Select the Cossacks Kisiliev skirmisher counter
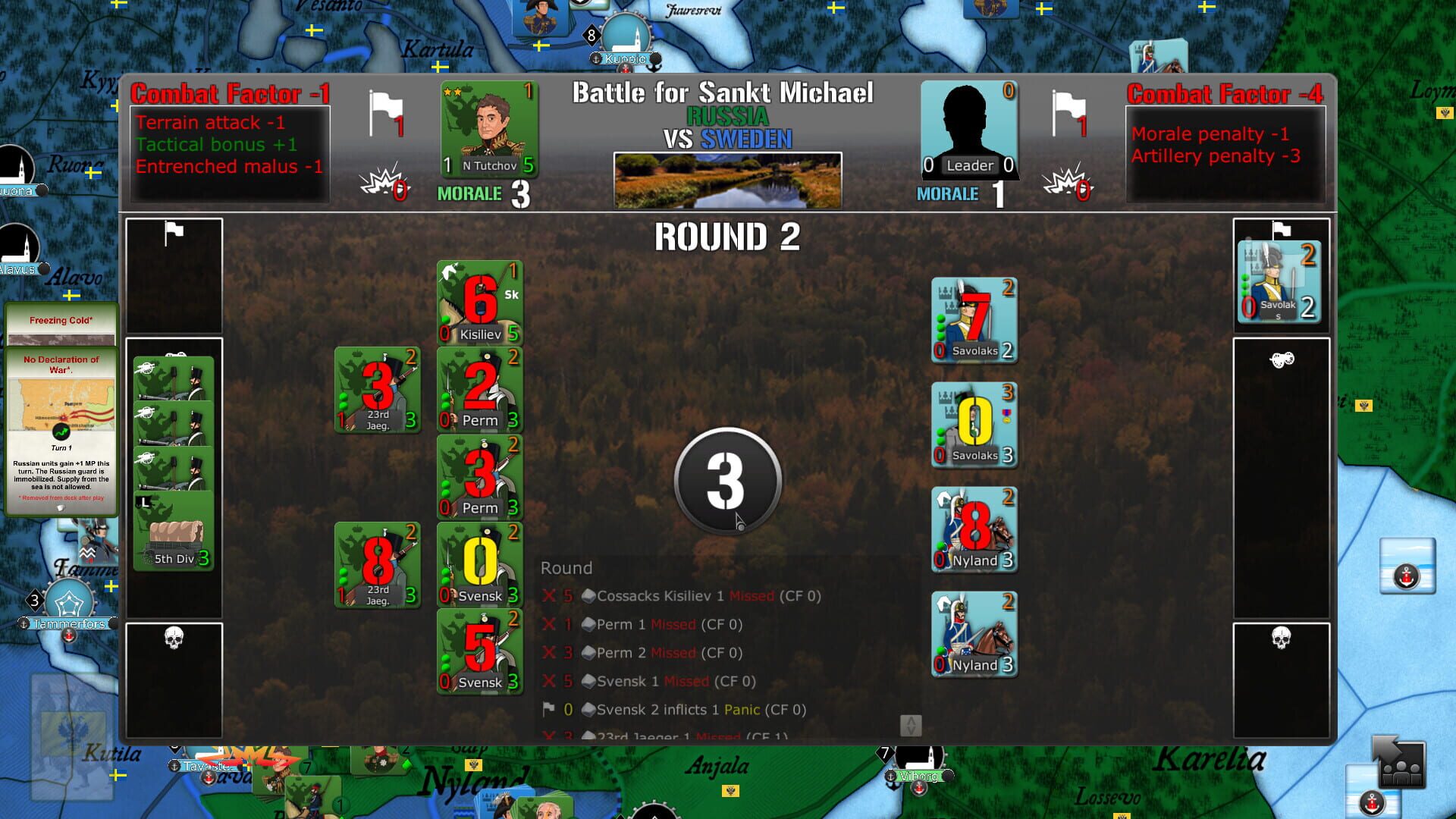 click(x=479, y=302)
